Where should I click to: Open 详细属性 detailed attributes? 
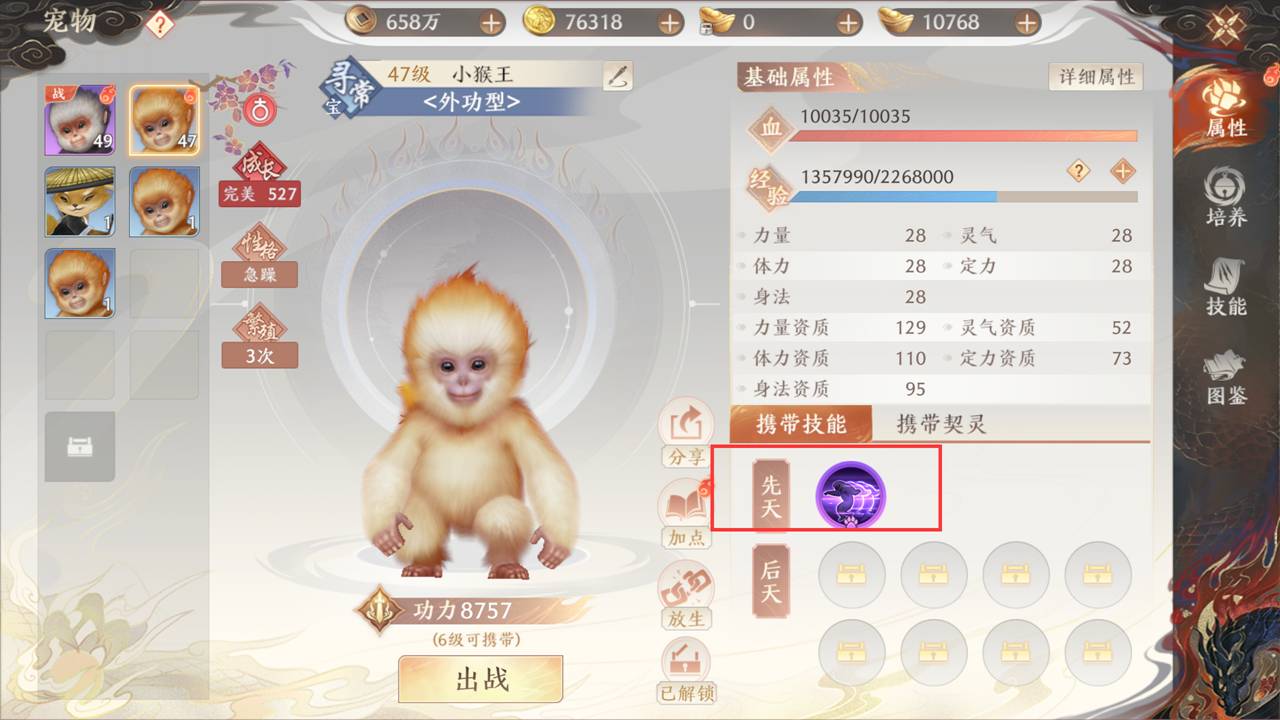click(x=1095, y=75)
